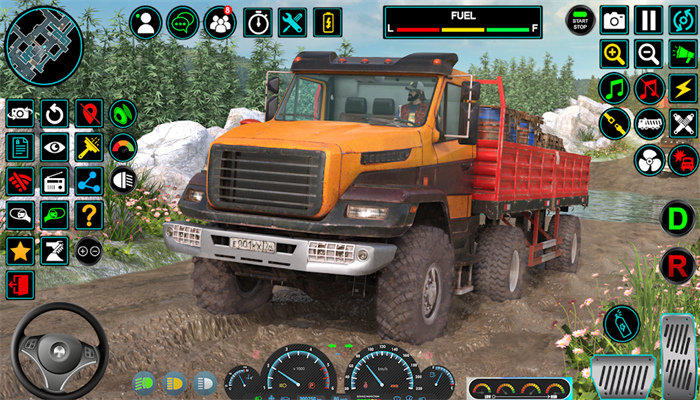This screenshot has width=700, height=400.
Task: Open the friends group icon with notification
Action: (220, 22)
